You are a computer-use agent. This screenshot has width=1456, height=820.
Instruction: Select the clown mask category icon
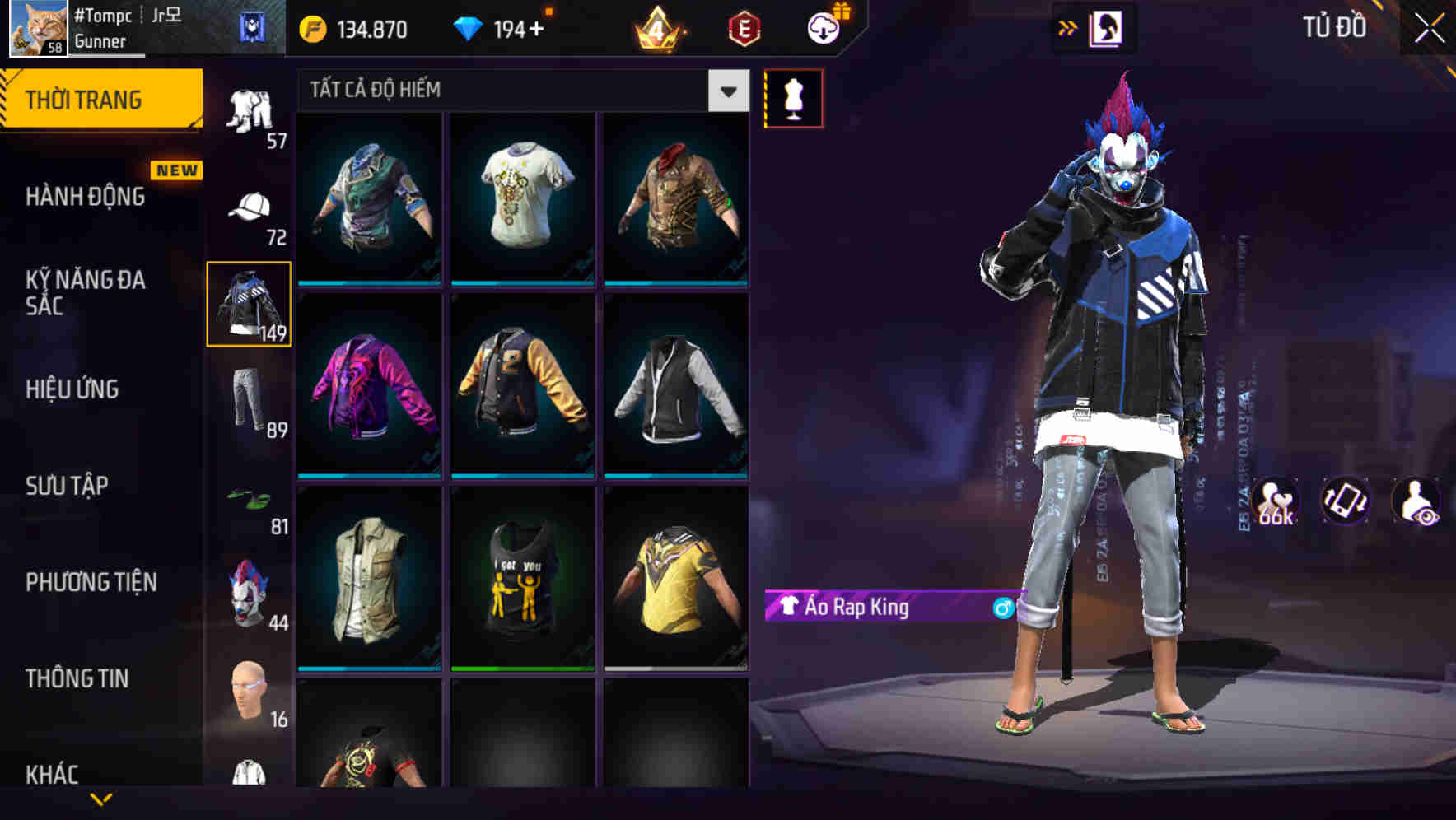click(246, 593)
